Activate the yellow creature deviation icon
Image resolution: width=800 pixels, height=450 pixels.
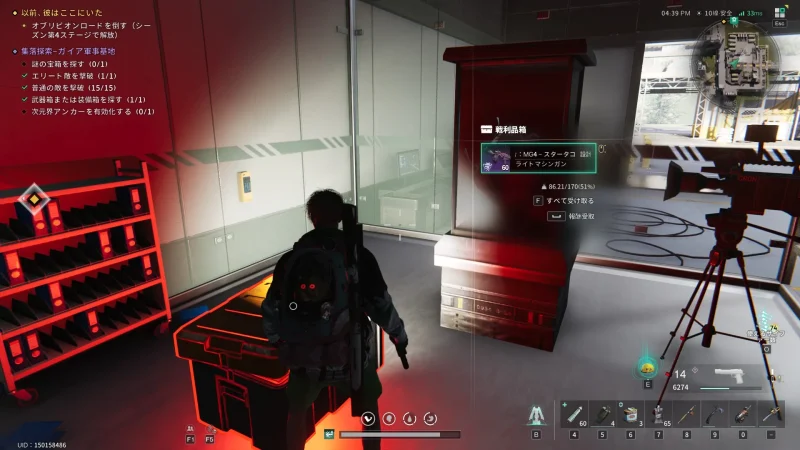point(647,367)
